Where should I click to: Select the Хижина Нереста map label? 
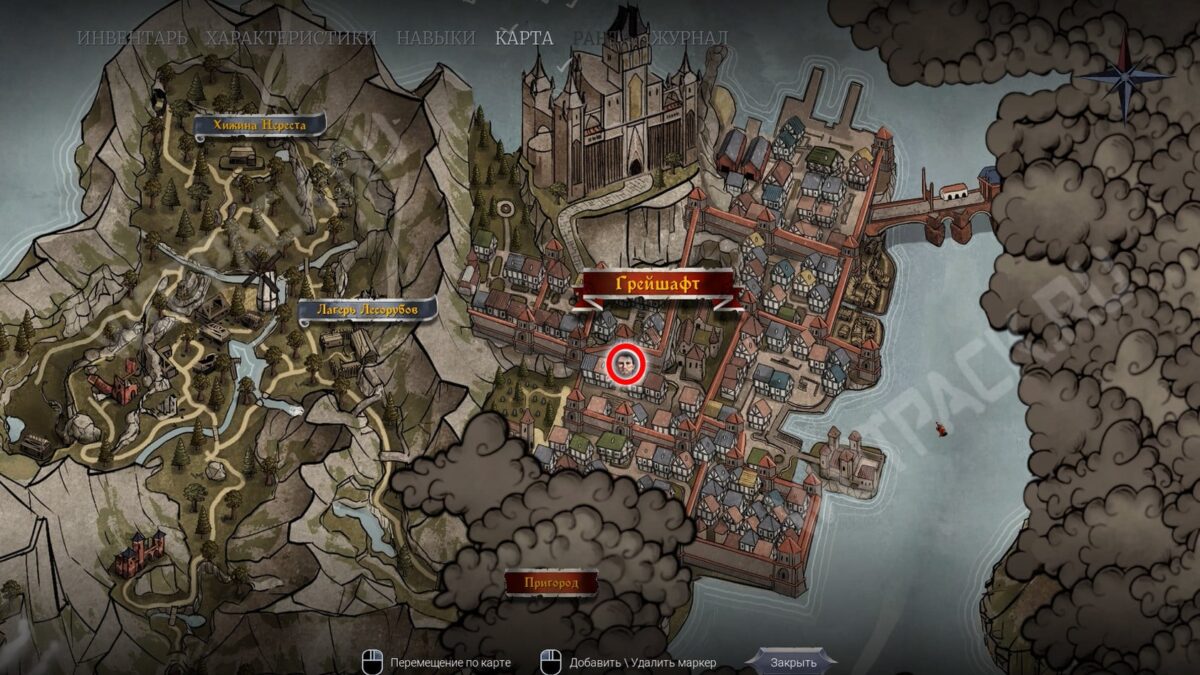[x=260, y=126]
